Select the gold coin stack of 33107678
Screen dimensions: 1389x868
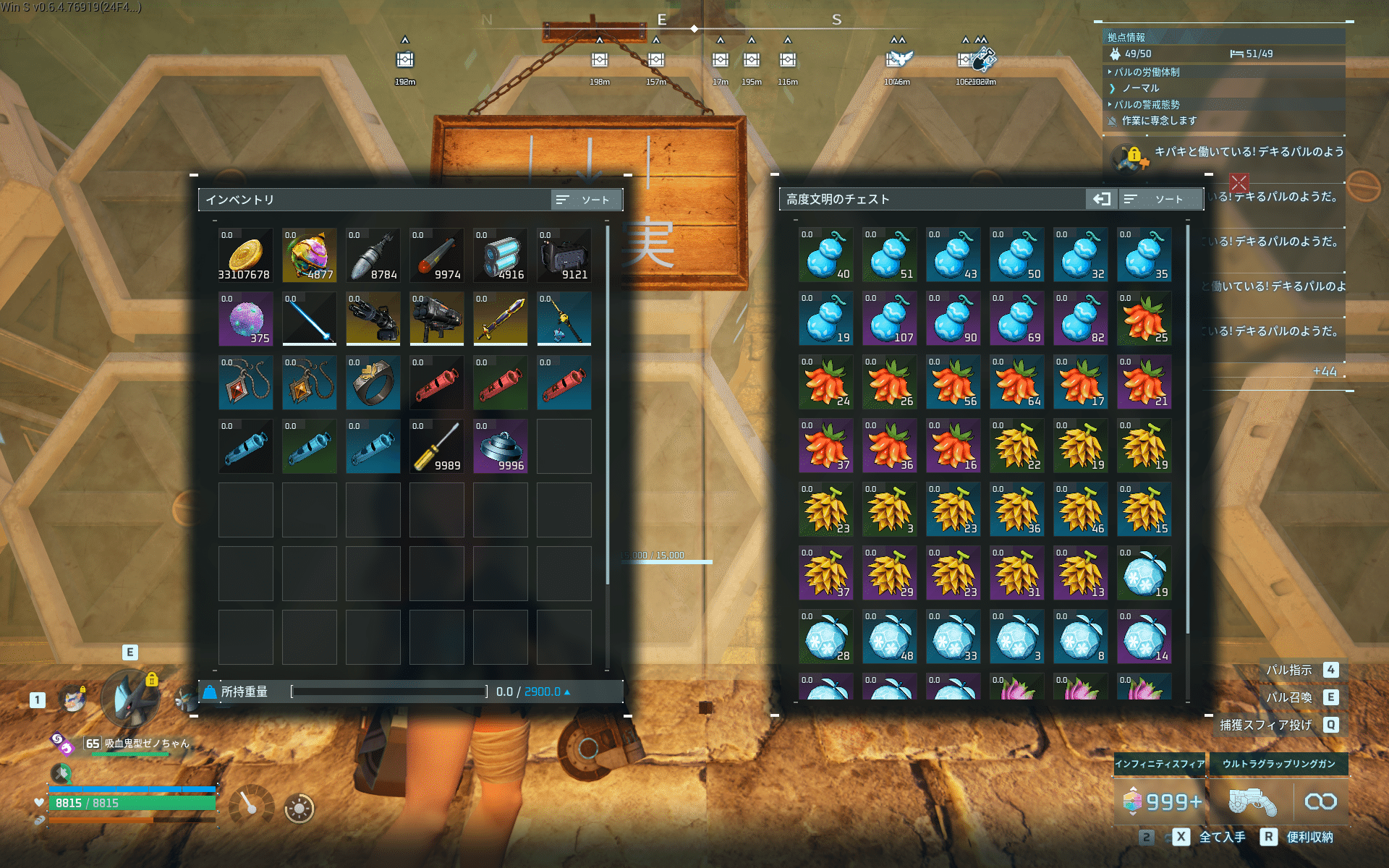click(x=245, y=255)
